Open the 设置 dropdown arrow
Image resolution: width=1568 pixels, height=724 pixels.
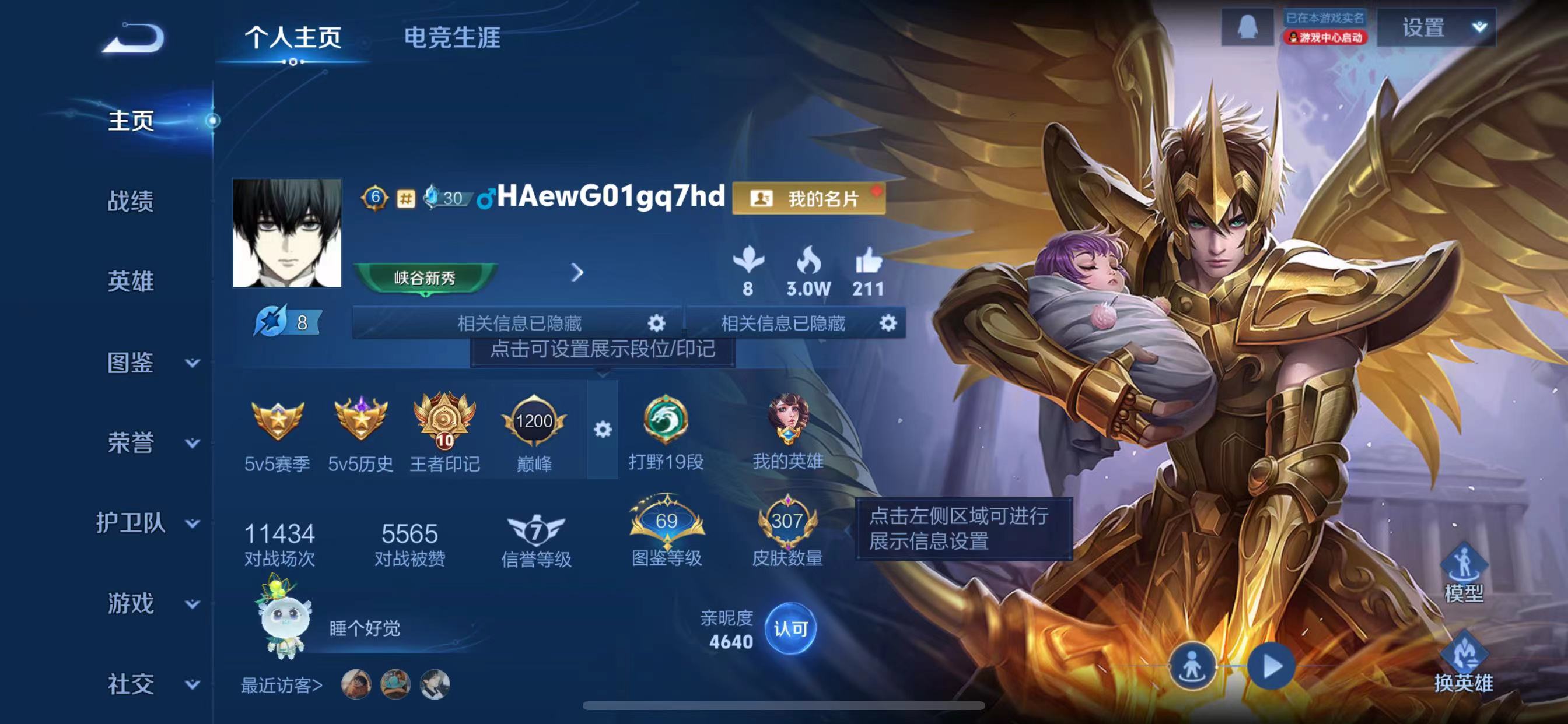click(x=1479, y=28)
